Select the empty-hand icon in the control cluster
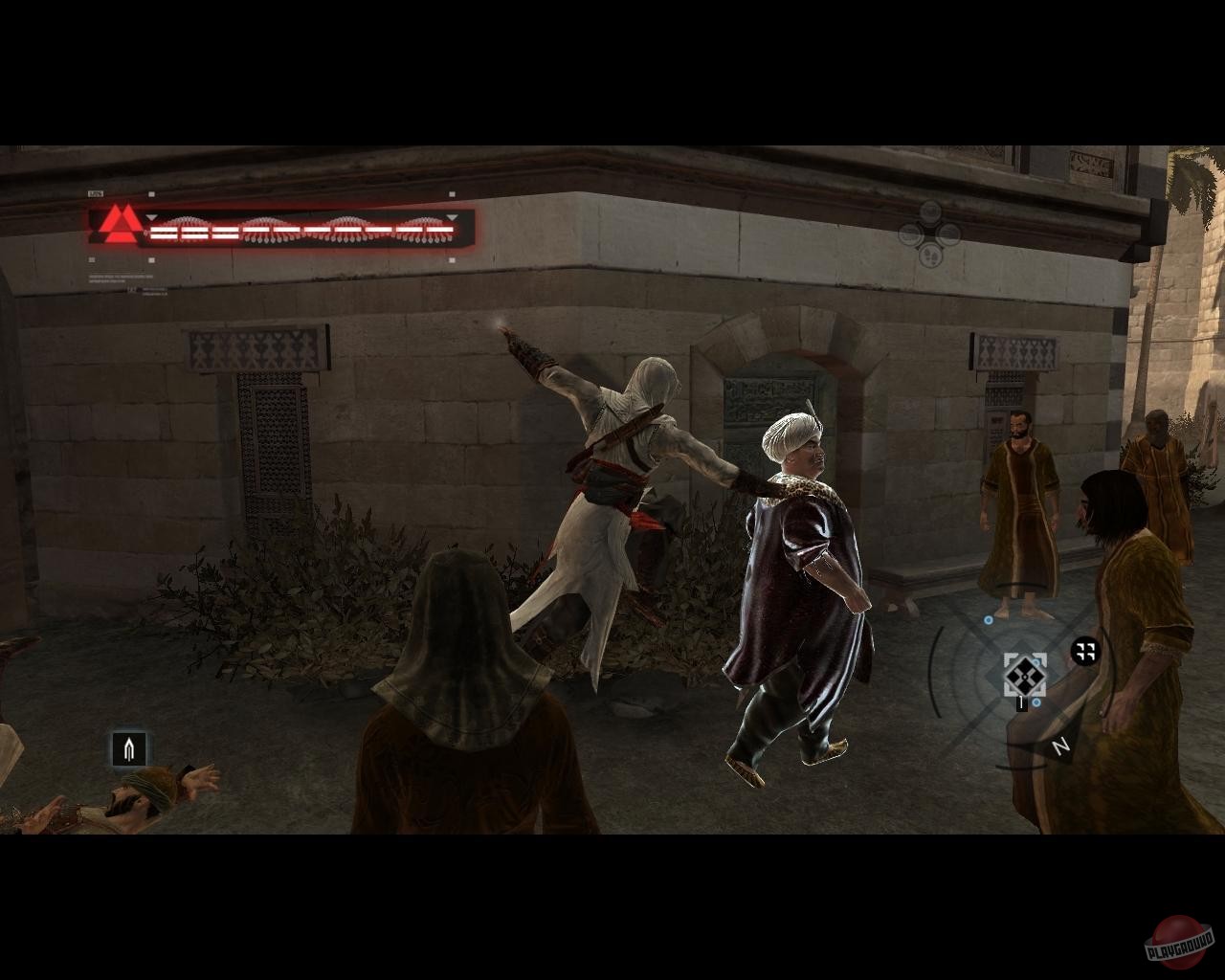 910,233
